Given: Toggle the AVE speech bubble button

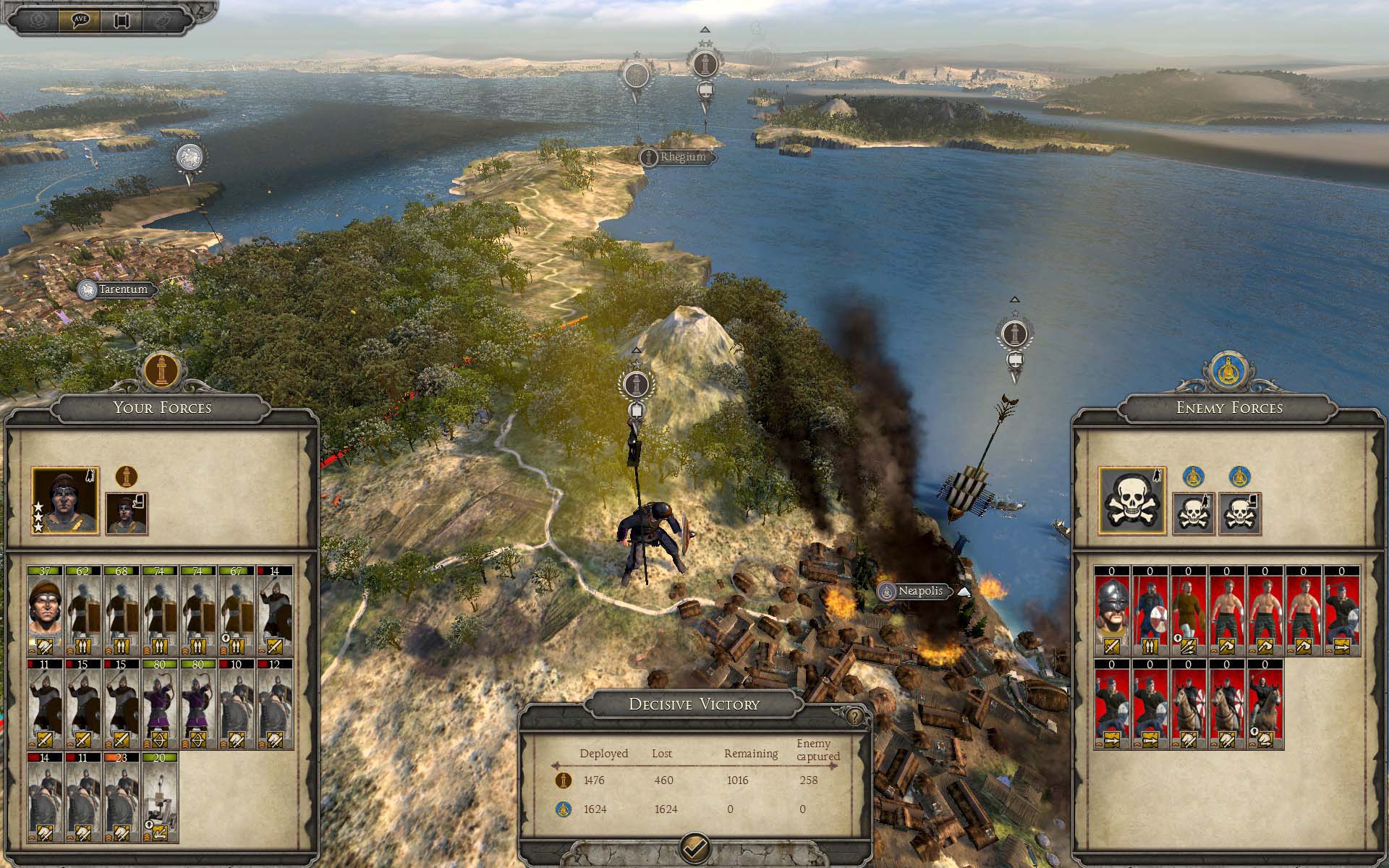Looking at the screenshot, I should tap(80, 20).
